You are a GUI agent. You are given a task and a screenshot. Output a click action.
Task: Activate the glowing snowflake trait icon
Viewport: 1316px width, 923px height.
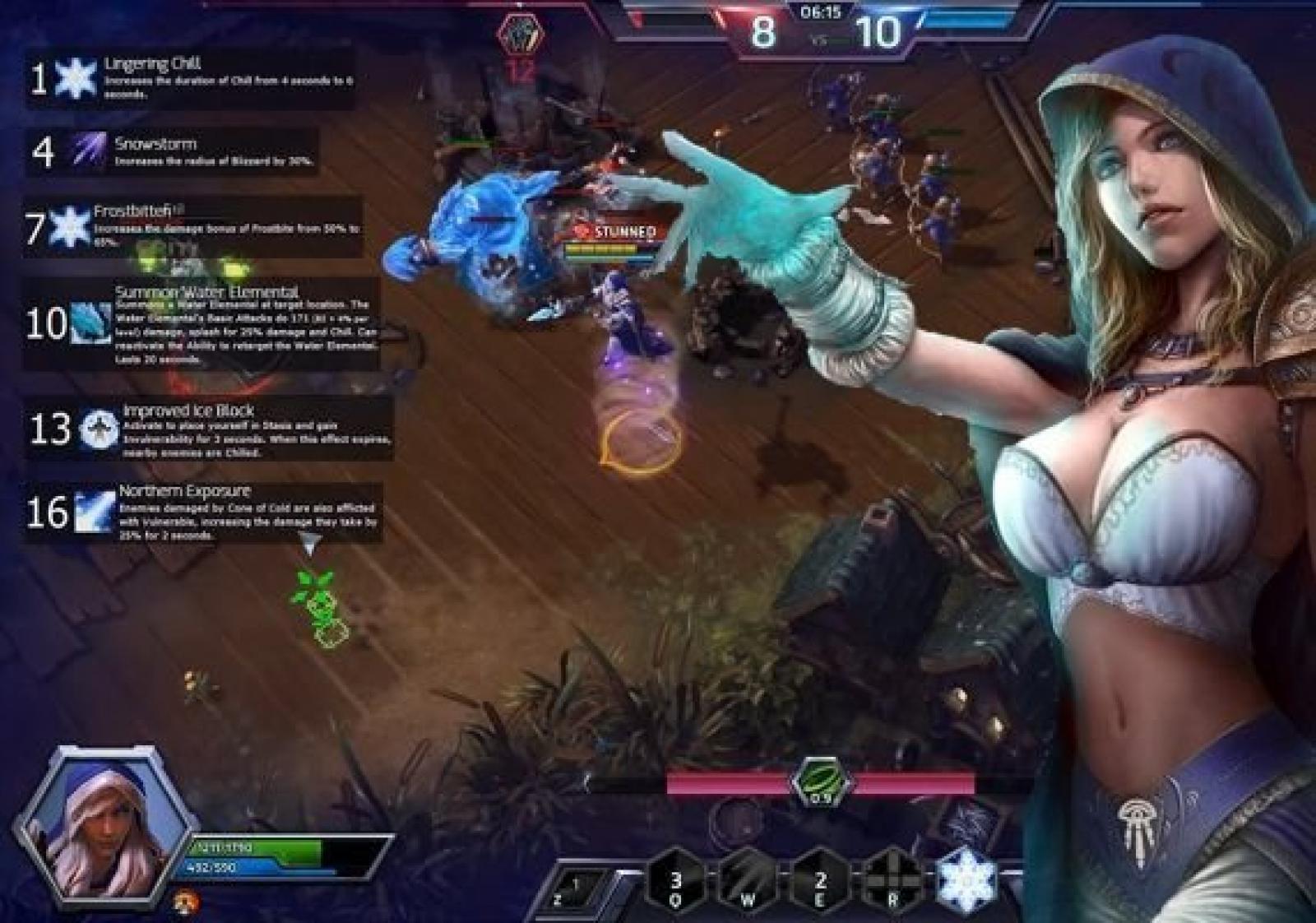click(x=968, y=880)
